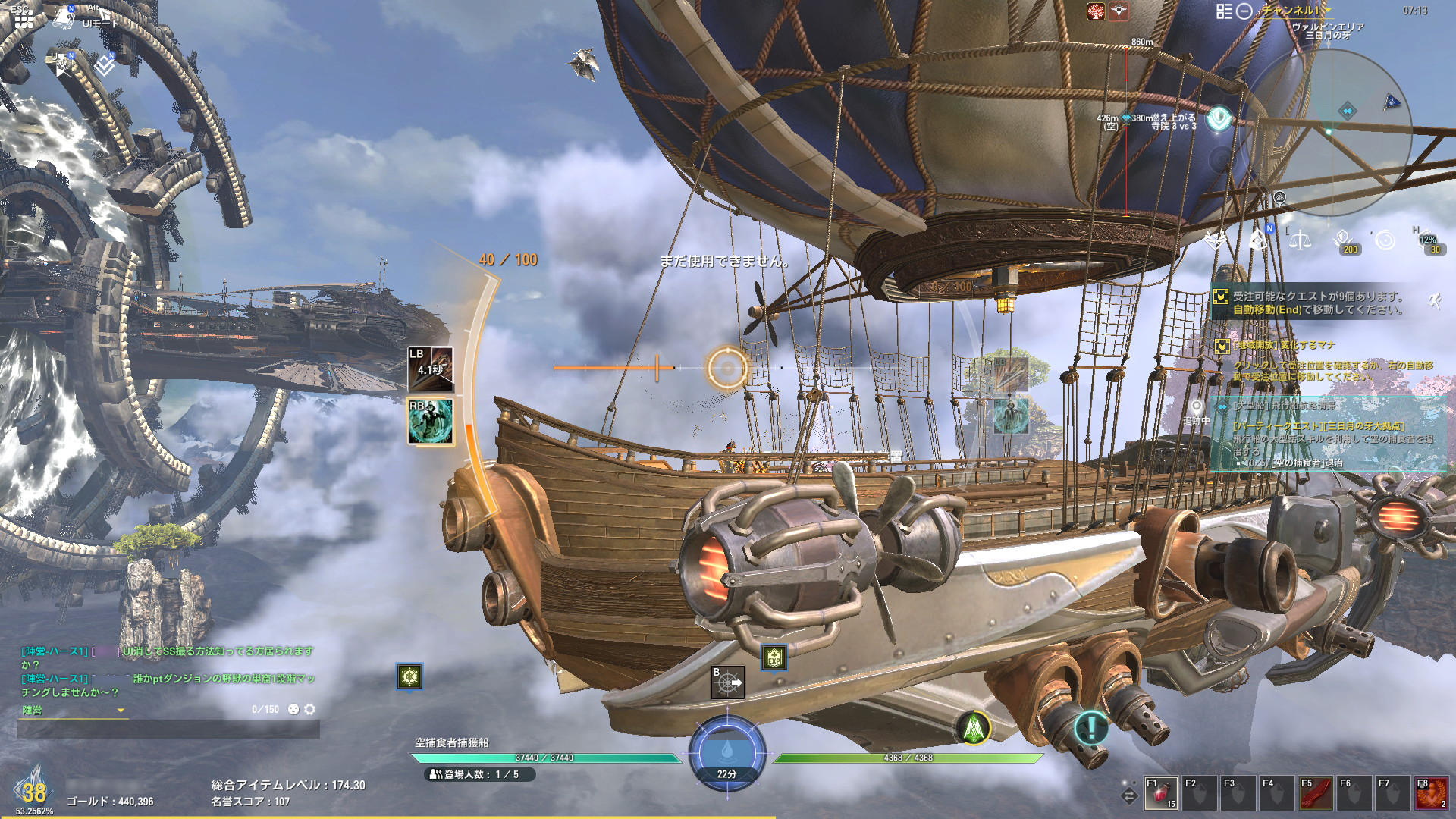Viewport: 1456px width, 819px height.
Task: Open the chat emoji picker
Action: [x=293, y=709]
